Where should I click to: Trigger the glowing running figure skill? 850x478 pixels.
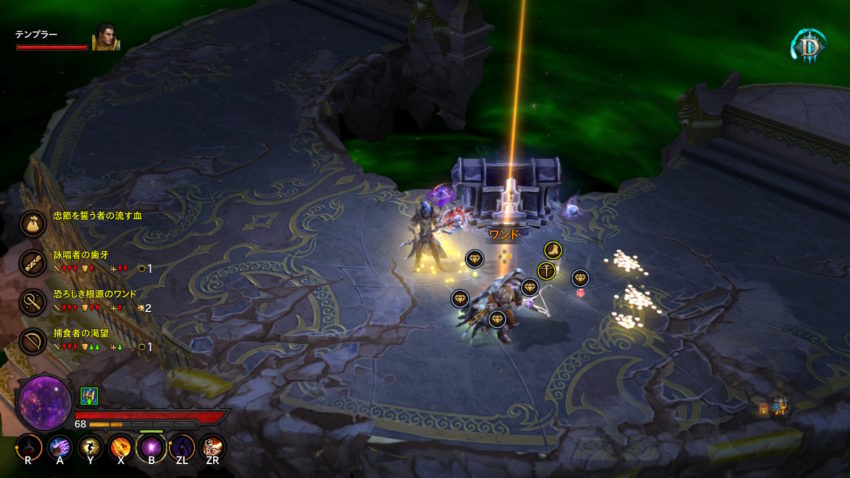(x=91, y=447)
